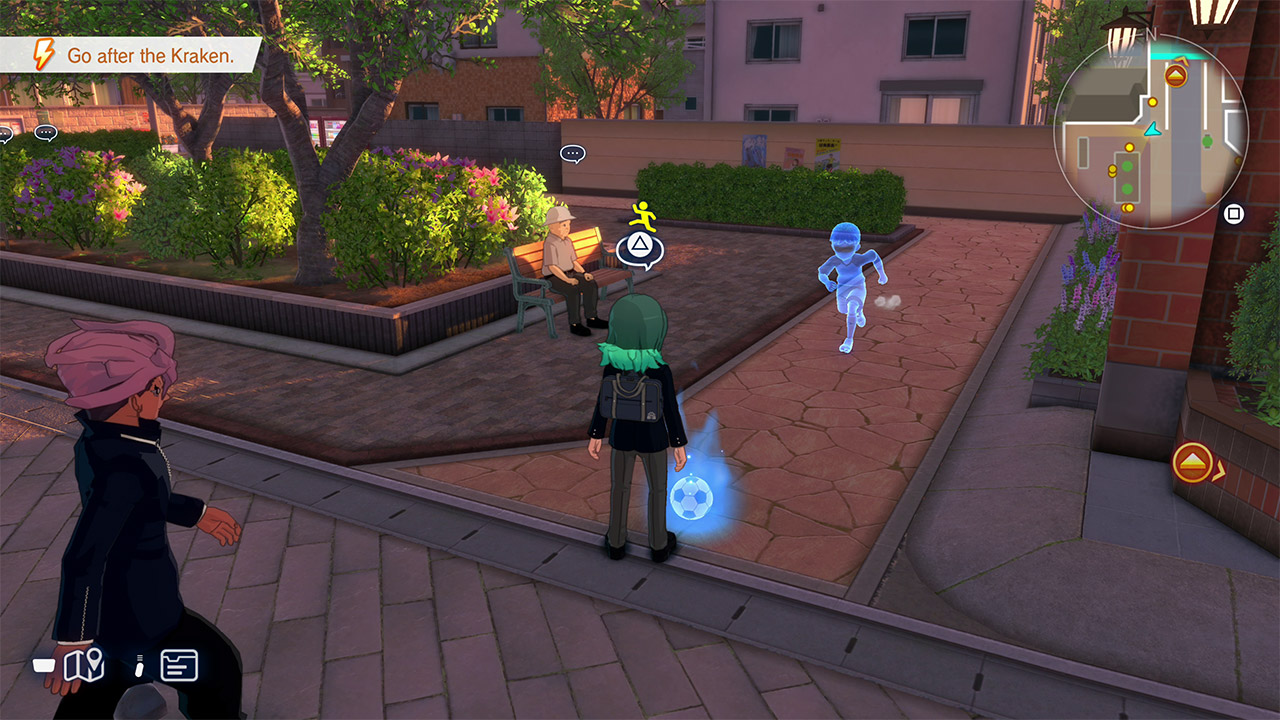Open the menu card icon beside the map icon

point(179,665)
